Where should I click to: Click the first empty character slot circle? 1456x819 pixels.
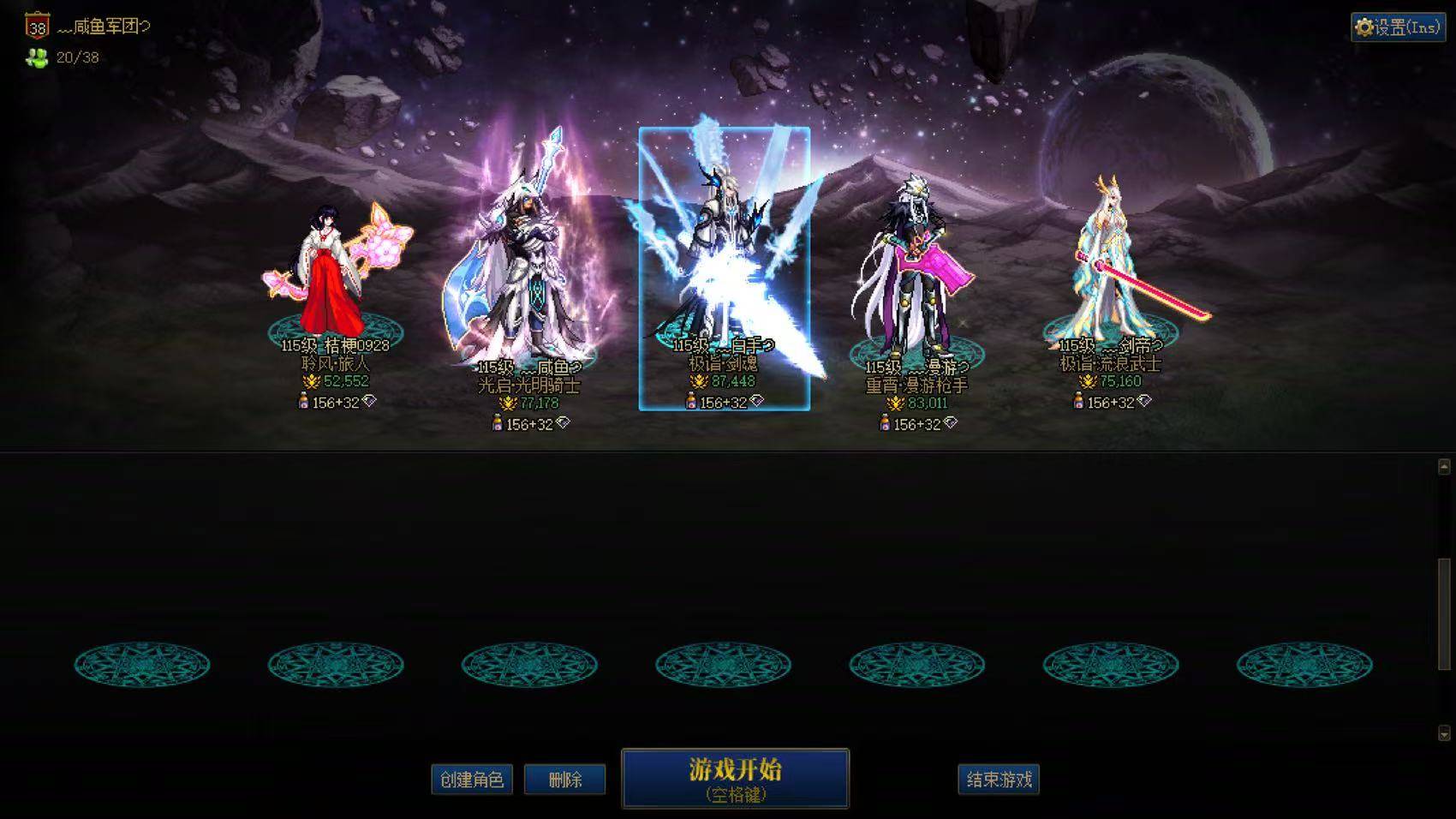click(x=141, y=664)
